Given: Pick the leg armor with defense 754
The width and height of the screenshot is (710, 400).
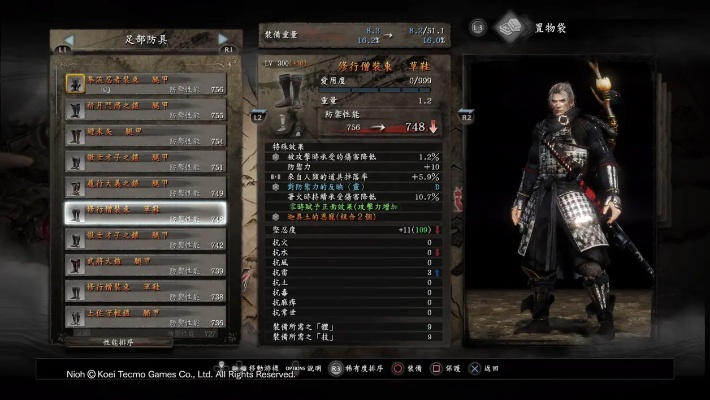Looking at the screenshot, I should 147,134.
